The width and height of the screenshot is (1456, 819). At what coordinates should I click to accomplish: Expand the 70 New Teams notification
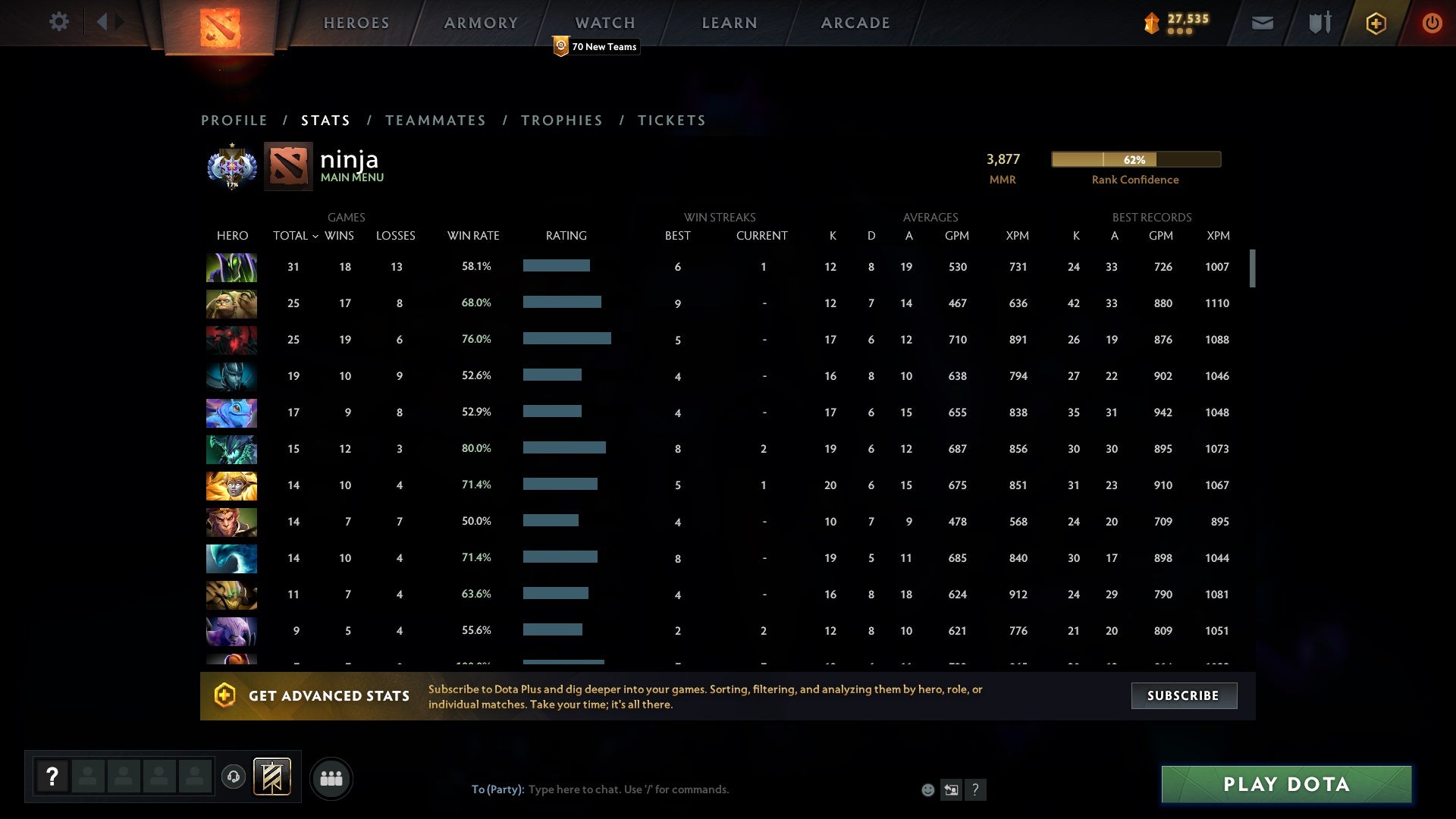596,46
